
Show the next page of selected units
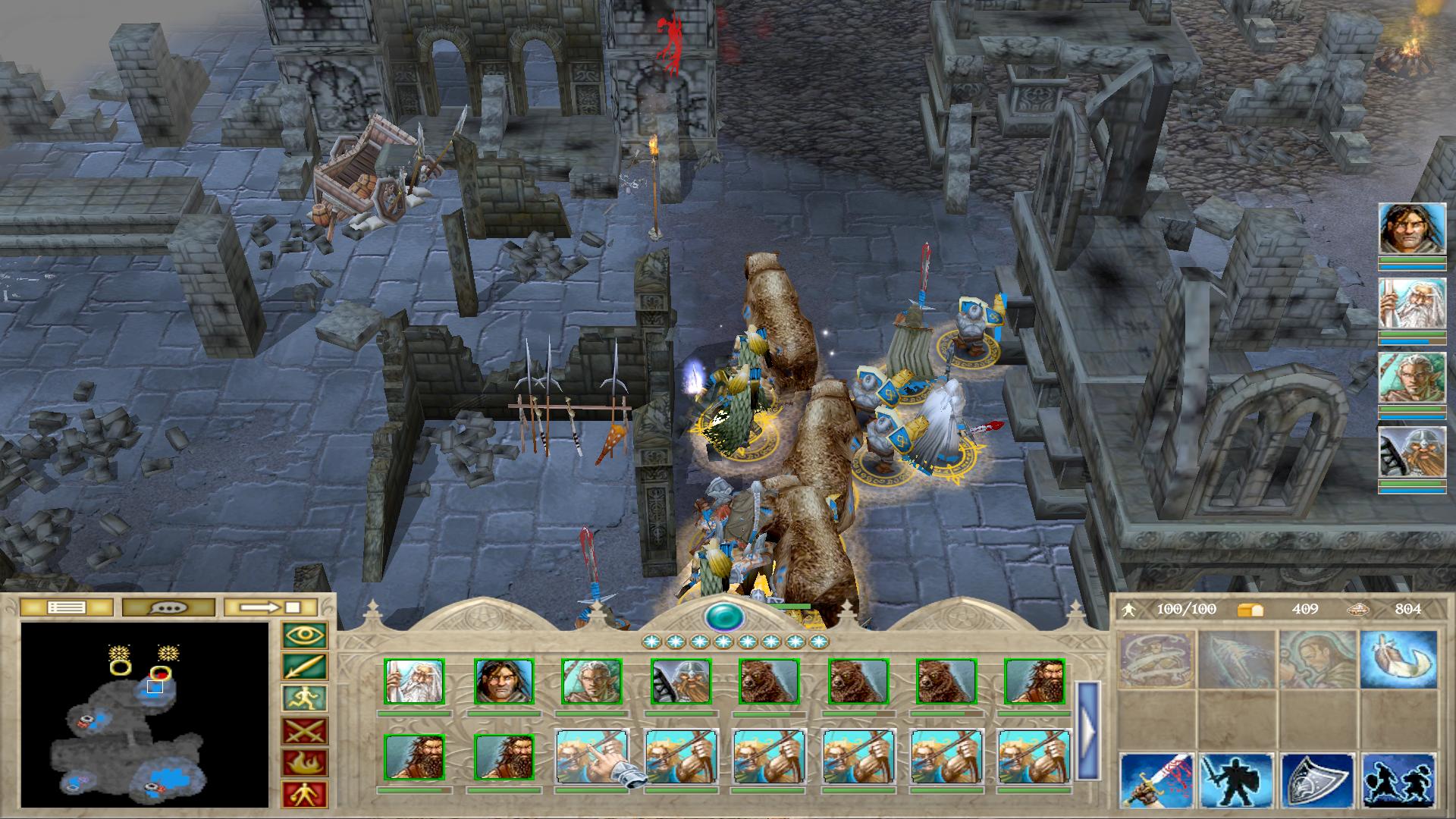point(1087,730)
